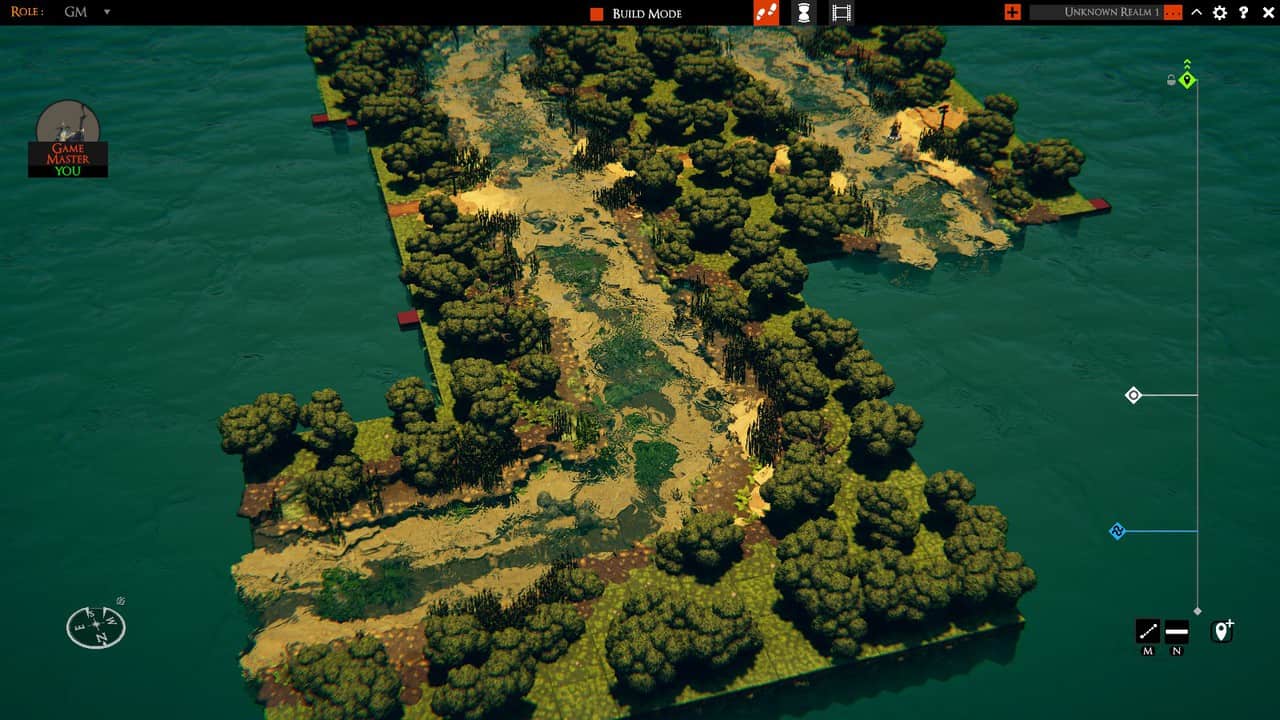Open the gear settings menu

pyautogui.click(x=1220, y=12)
